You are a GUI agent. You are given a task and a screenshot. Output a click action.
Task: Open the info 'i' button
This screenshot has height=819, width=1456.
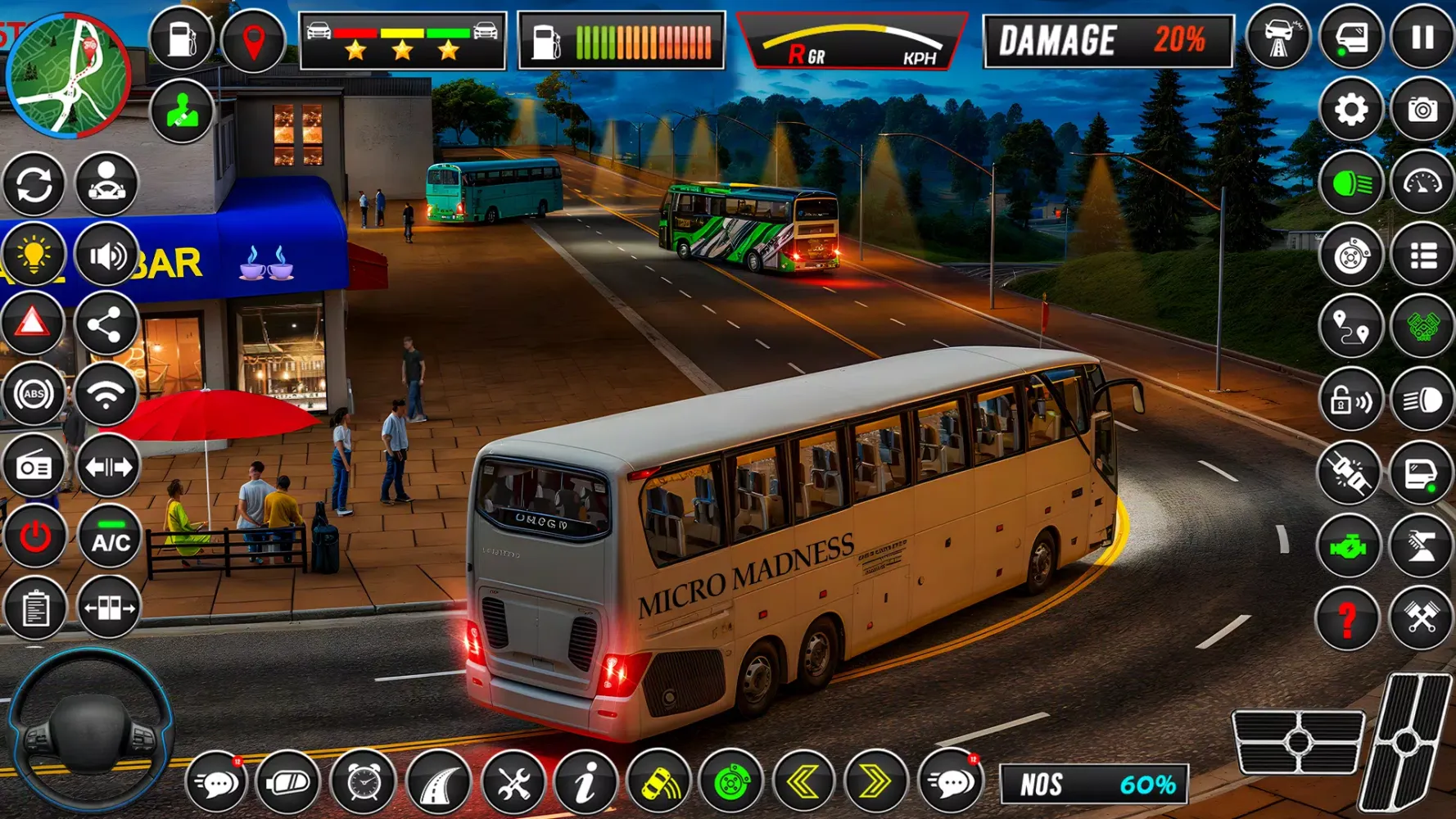pyautogui.click(x=585, y=784)
